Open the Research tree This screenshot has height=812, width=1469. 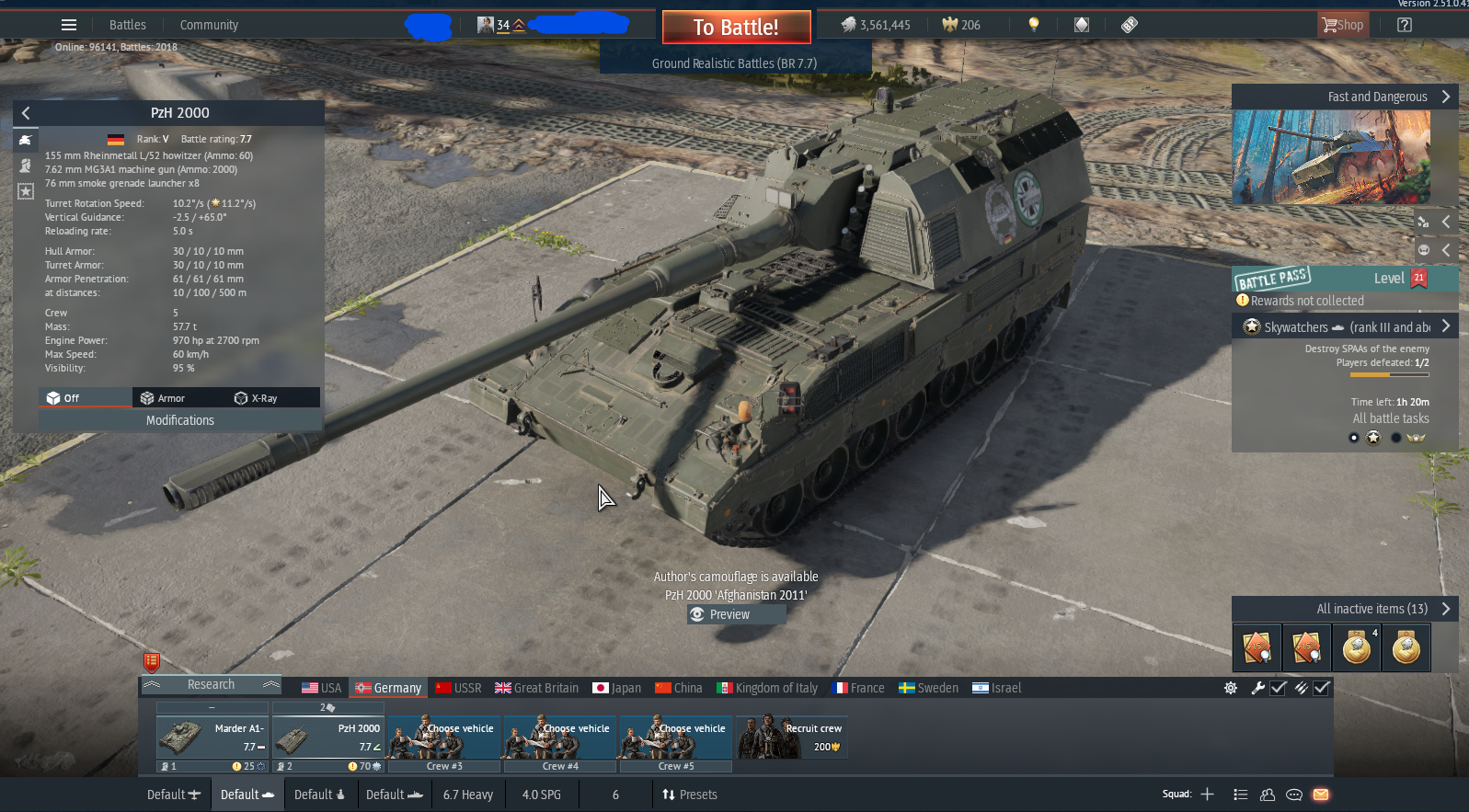point(211,685)
